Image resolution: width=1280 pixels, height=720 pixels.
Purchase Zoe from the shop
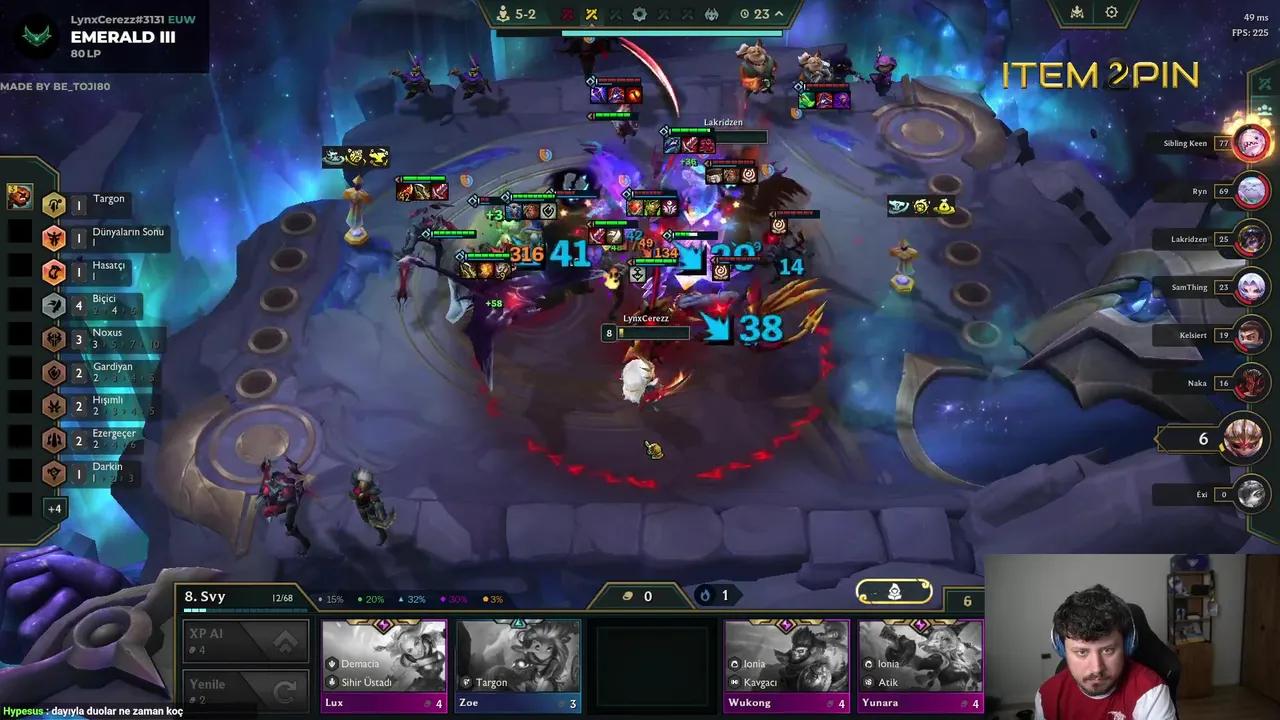[518, 665]
